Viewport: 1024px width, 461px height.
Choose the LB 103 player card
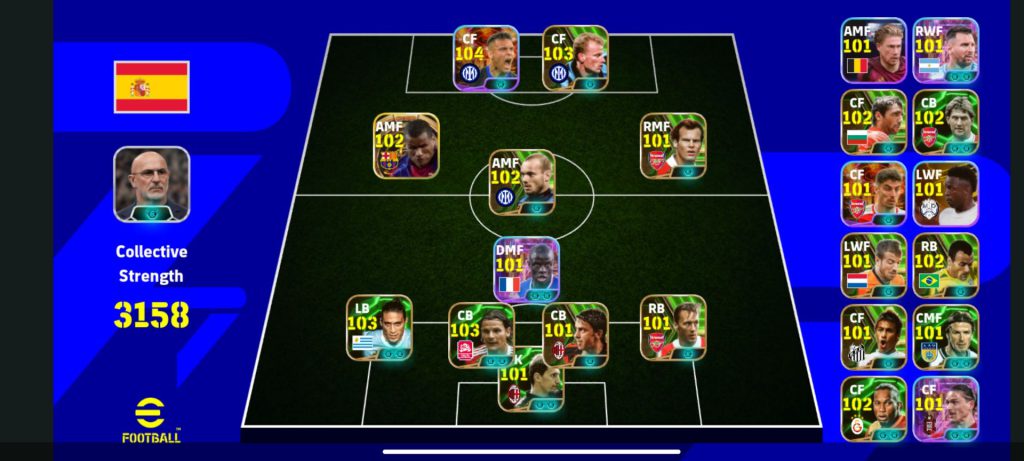click(379, 327)
